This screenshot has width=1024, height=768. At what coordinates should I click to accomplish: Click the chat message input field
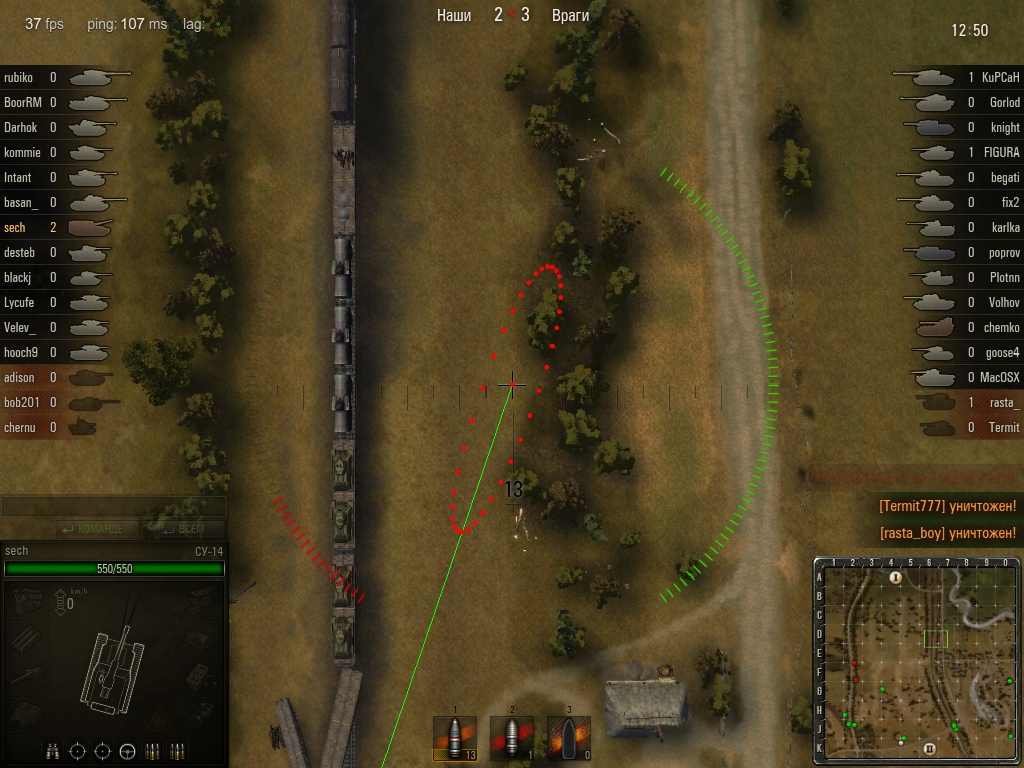point(113,507)
